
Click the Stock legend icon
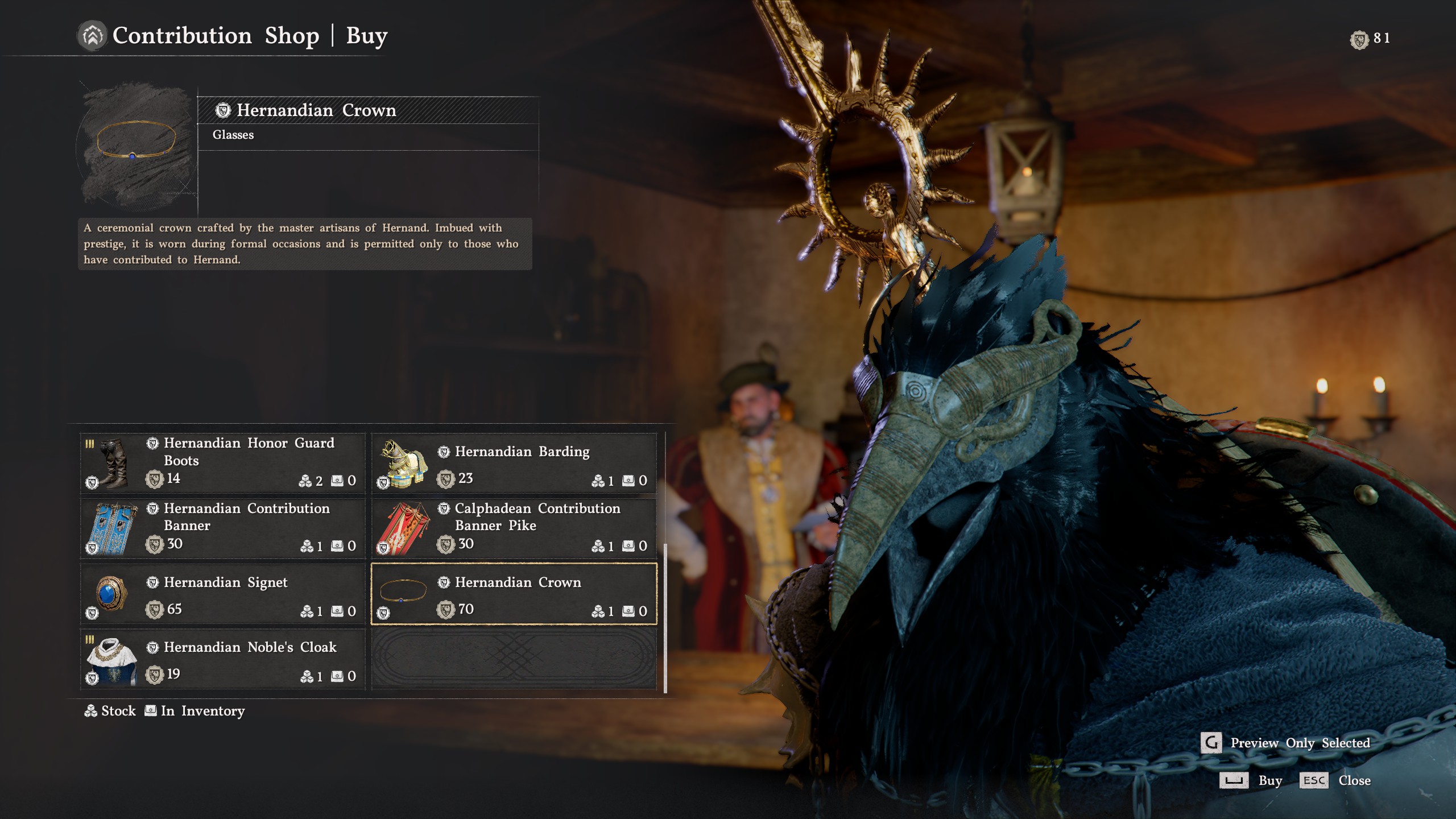tap(92, 710)
